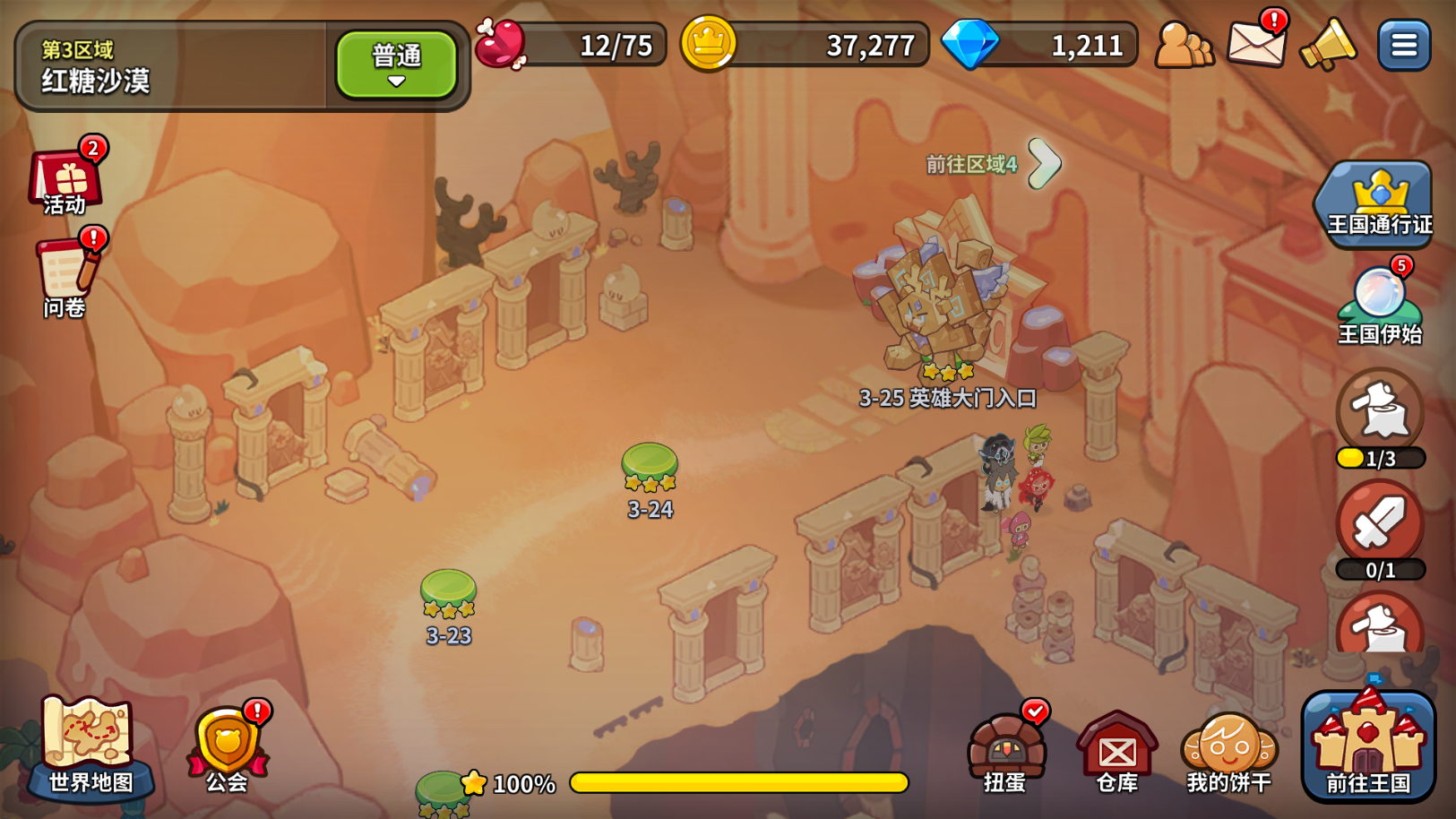1456x819 pixels.
Task: Open the megaphone announcements
Action: [x=1328, y=44]
